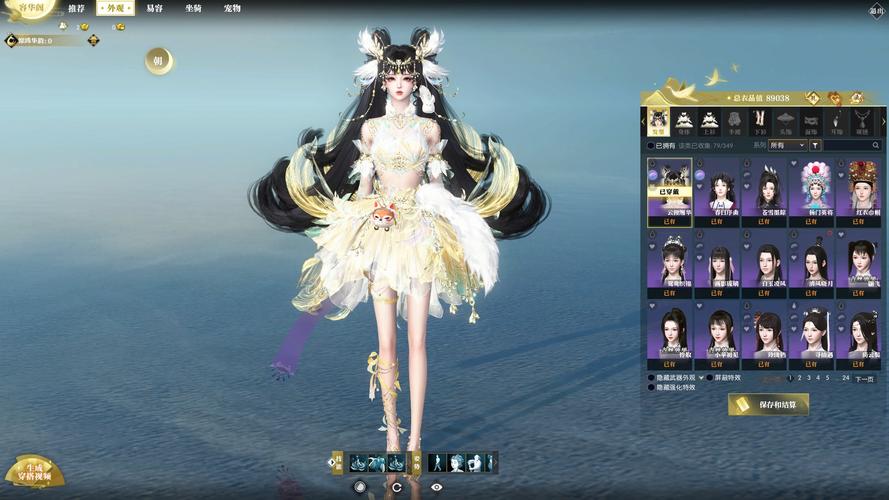Select the 白玉凌风 hairstyle
The height and width of the screenshot is (500, 889).
tap(768, 265)
